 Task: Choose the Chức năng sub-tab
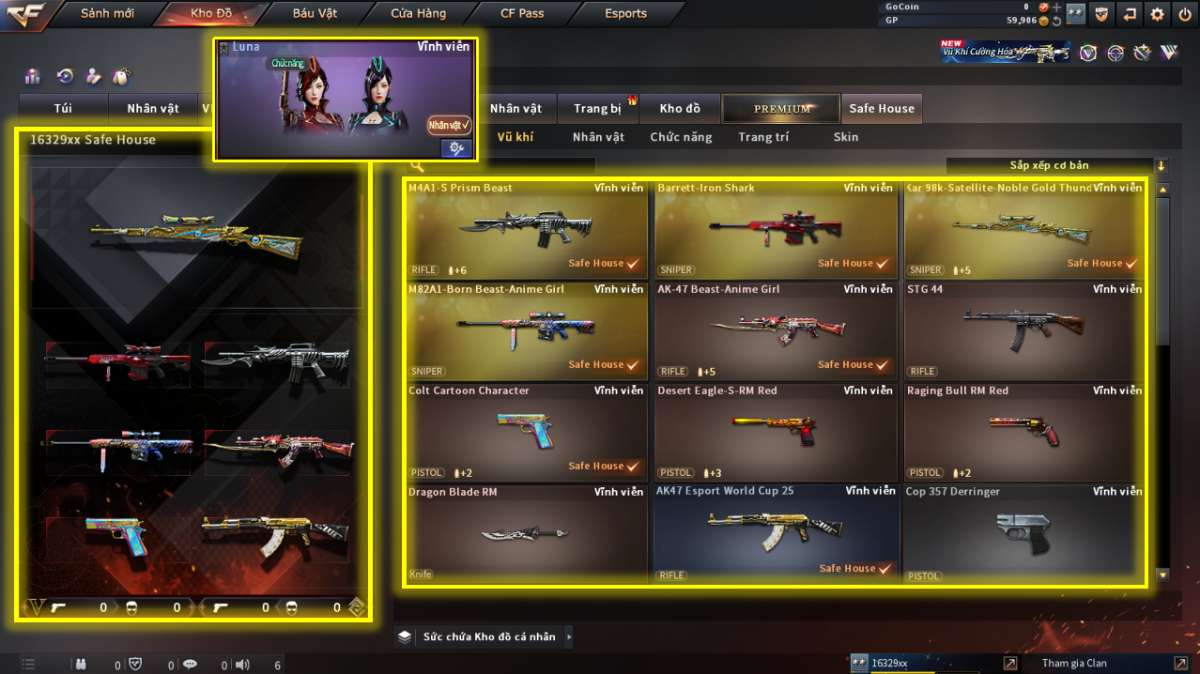pyautogui.click(x=681, y=137)
